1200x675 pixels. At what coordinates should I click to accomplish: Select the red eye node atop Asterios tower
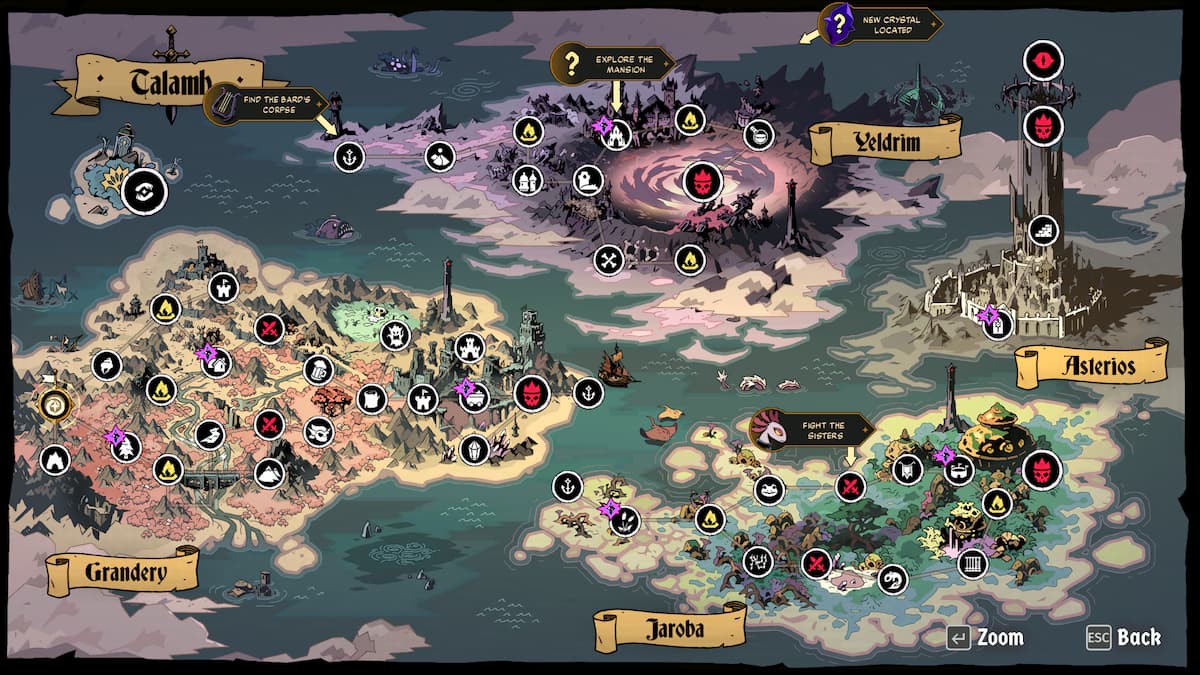pos(1043,60)
